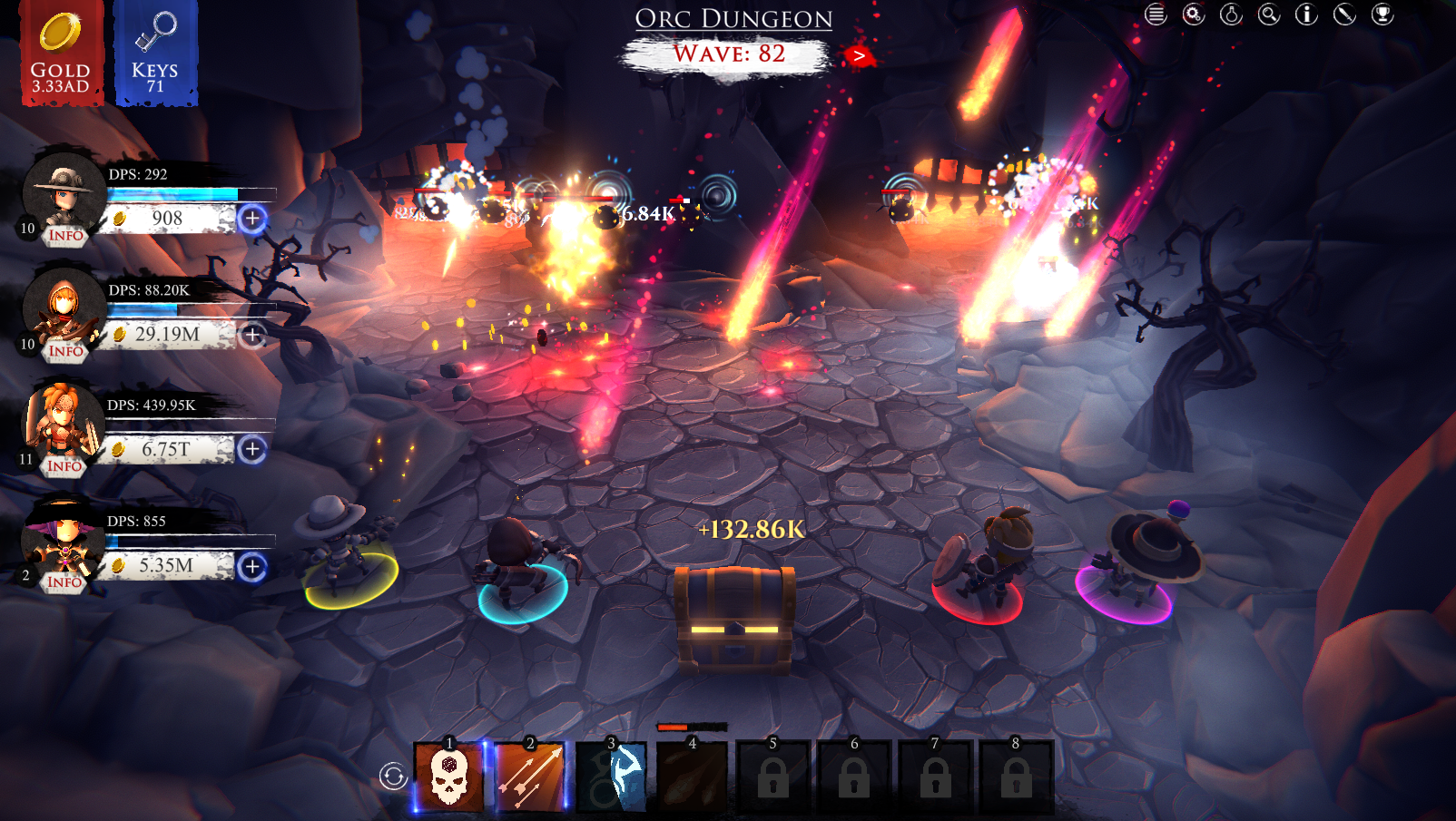This screenshot has width=1456, height=821.
Task: Click the magnifying glass icon
Action: coord(1269,15)
